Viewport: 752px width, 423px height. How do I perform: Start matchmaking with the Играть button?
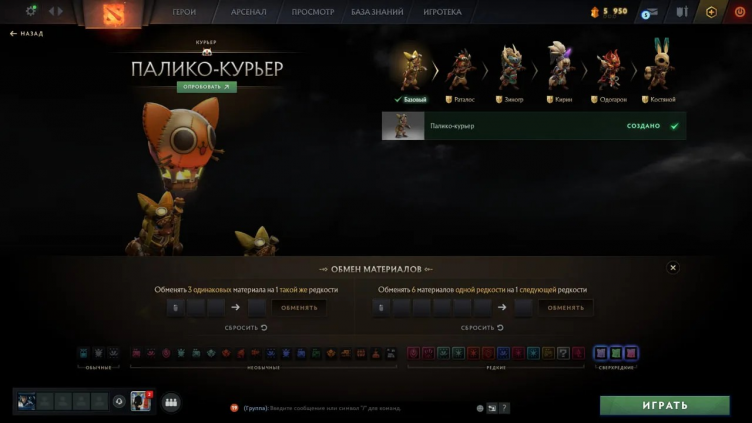(x=664, y=405)
